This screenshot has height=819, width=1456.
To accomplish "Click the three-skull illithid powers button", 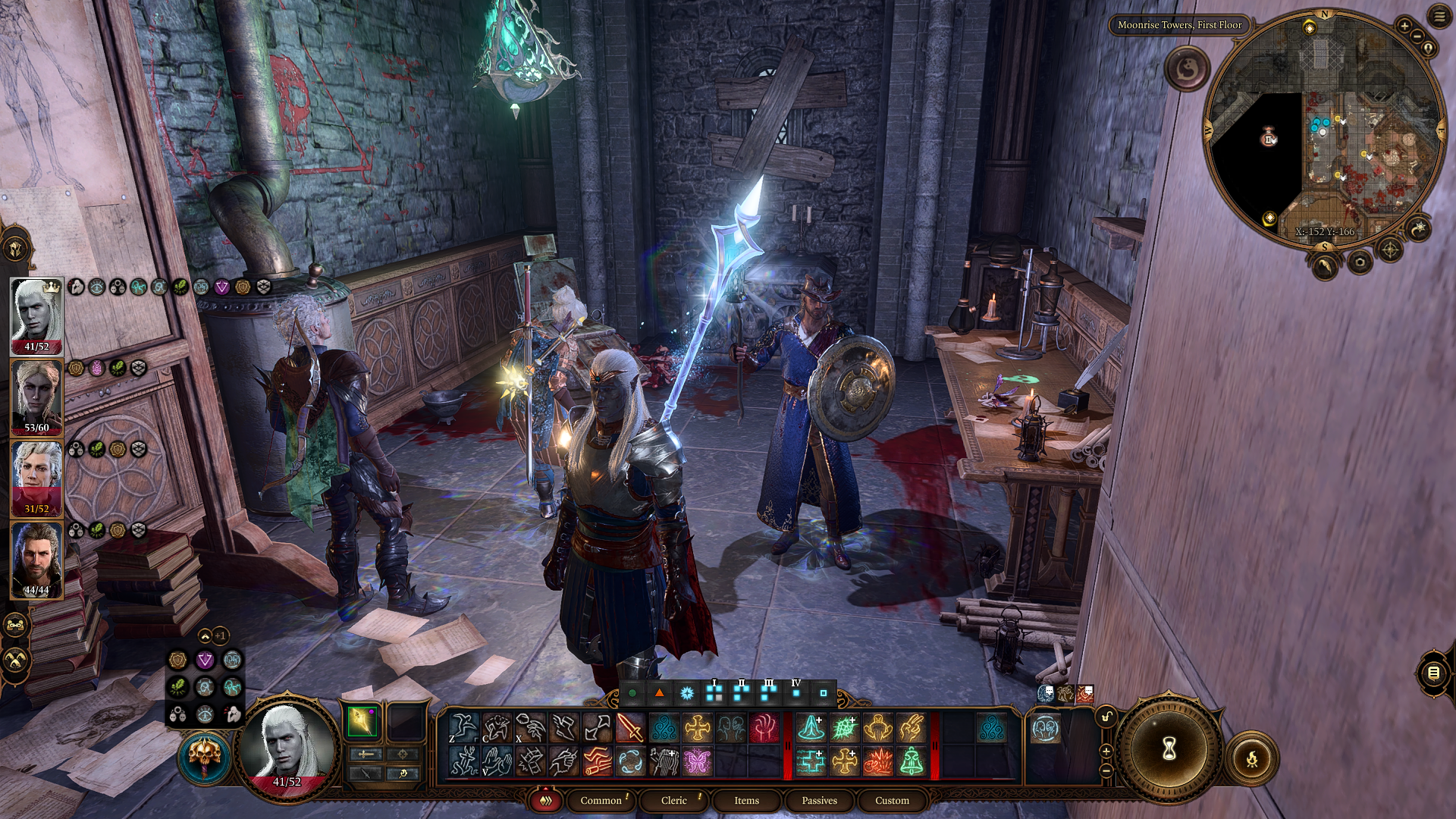I will pos(177,714).
